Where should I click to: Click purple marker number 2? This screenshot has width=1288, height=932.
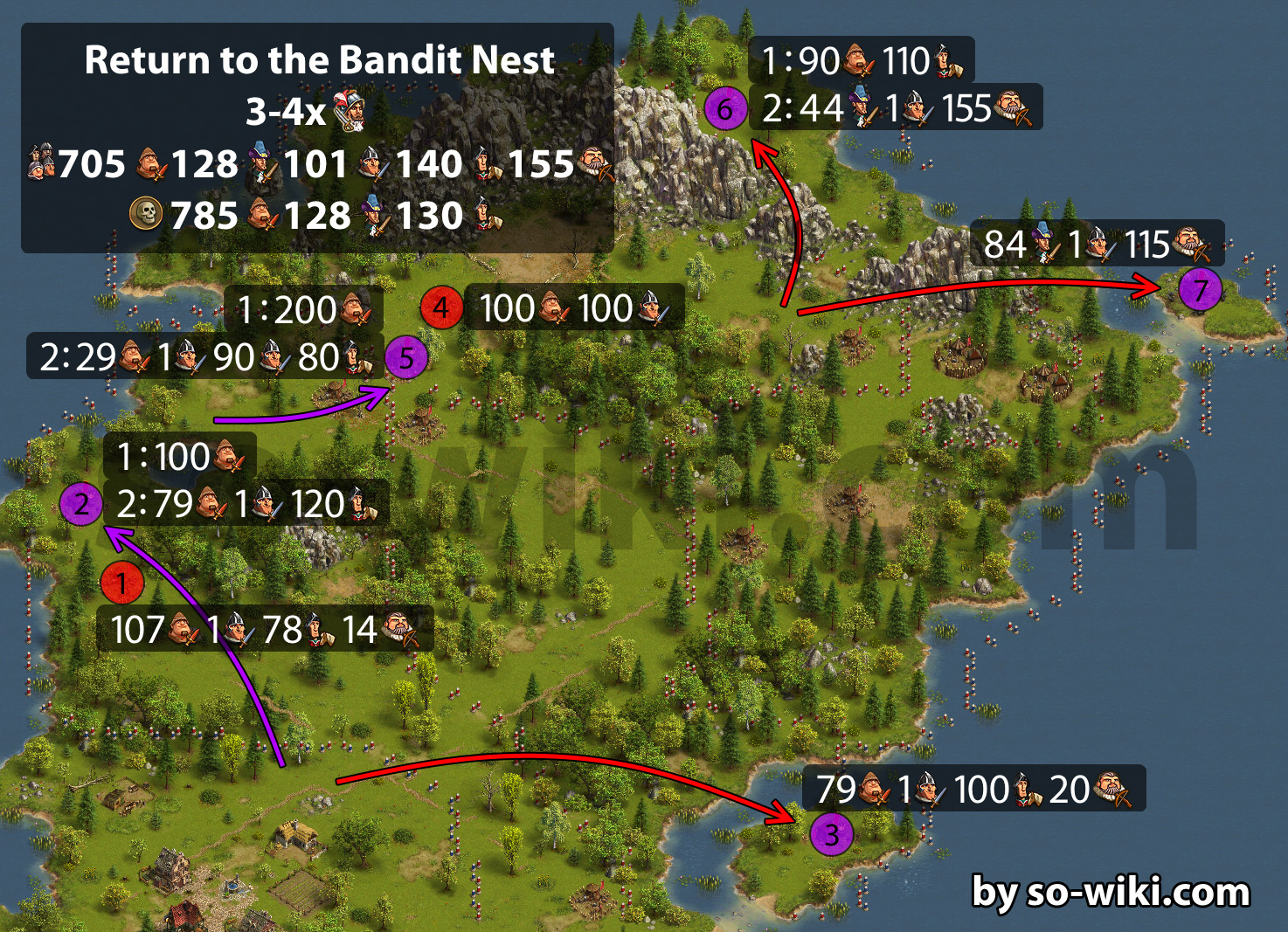[81, 504]
